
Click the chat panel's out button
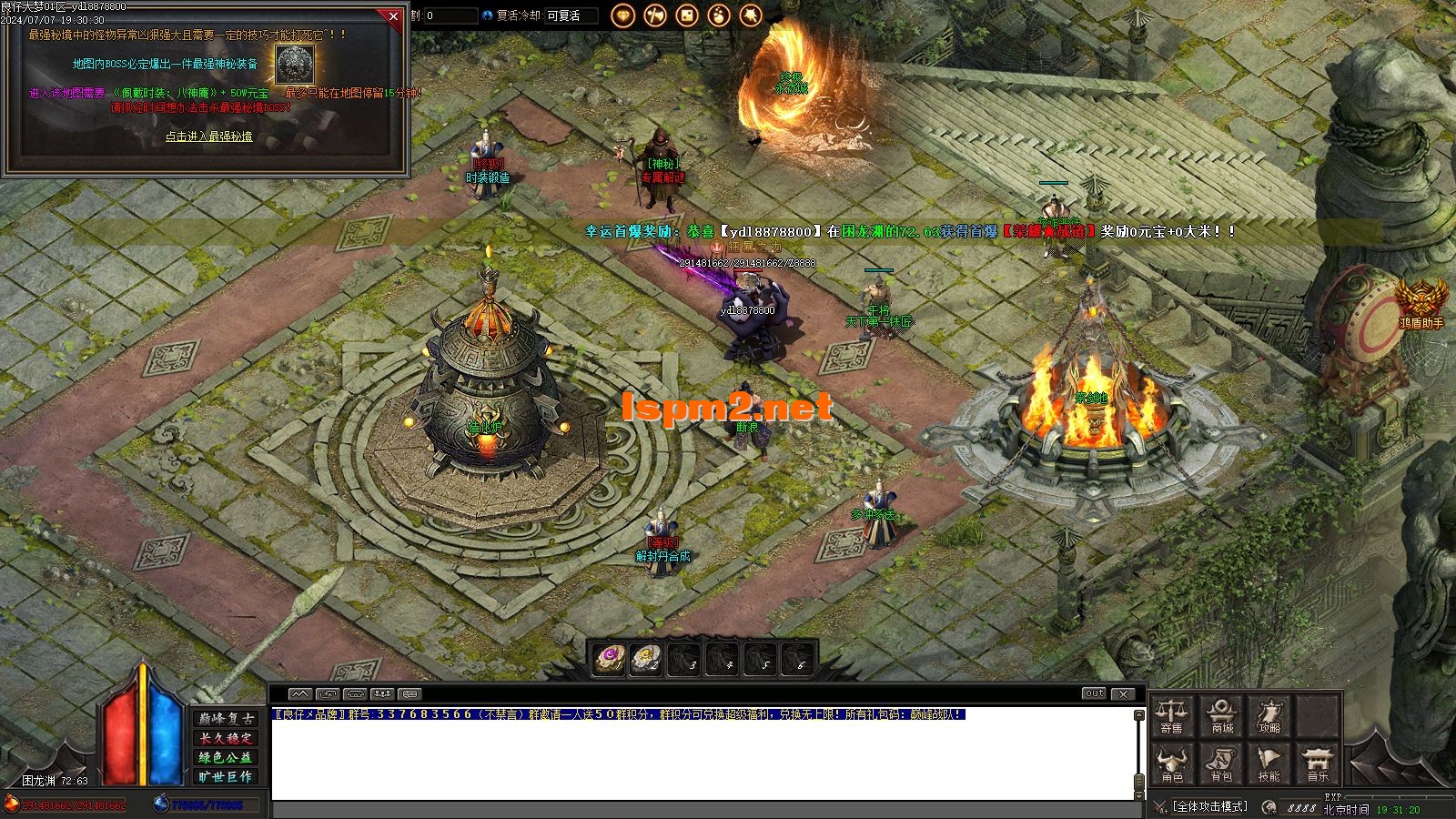[x=1094, y=693]
